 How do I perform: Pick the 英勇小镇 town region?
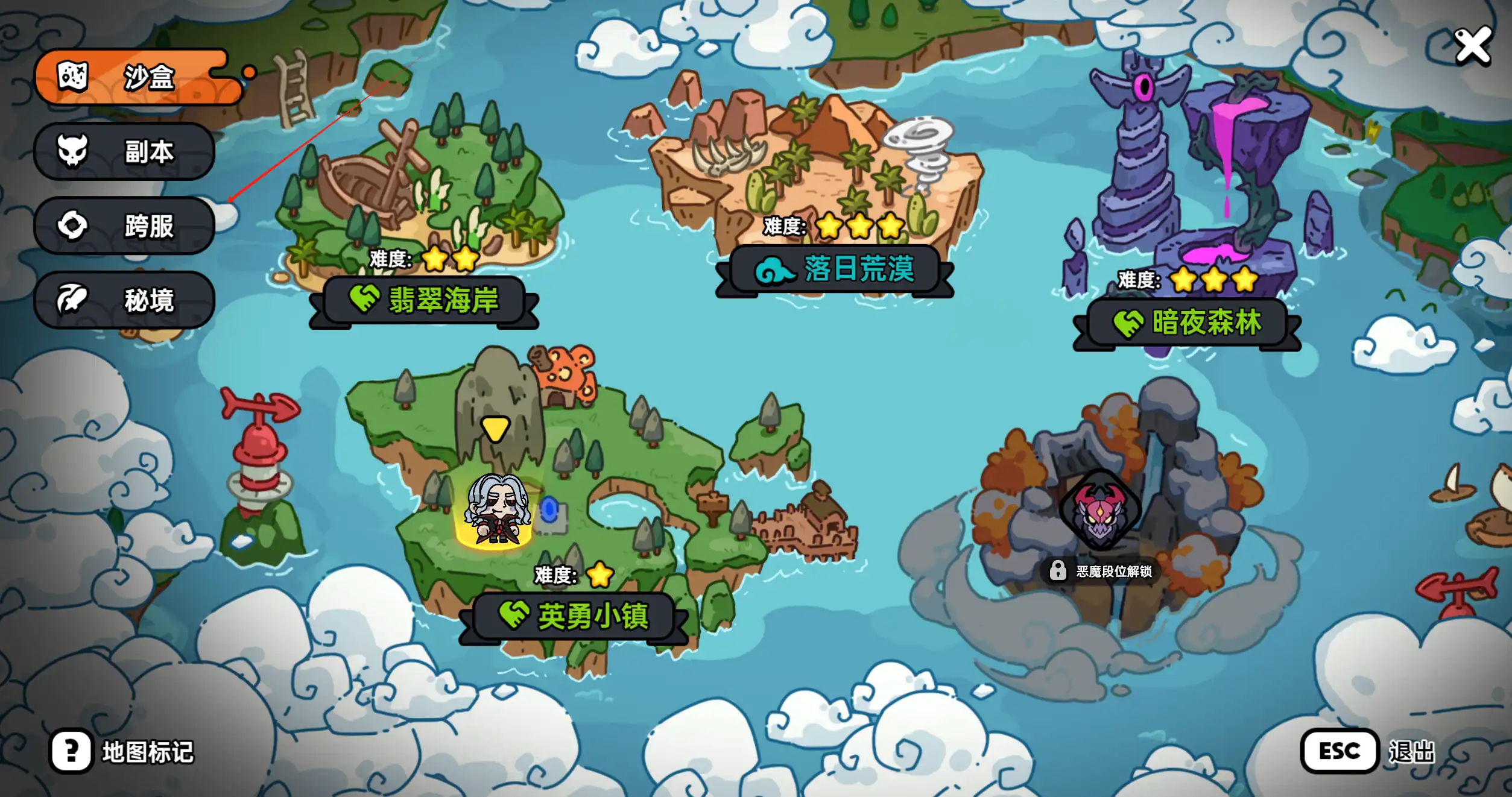573,616
